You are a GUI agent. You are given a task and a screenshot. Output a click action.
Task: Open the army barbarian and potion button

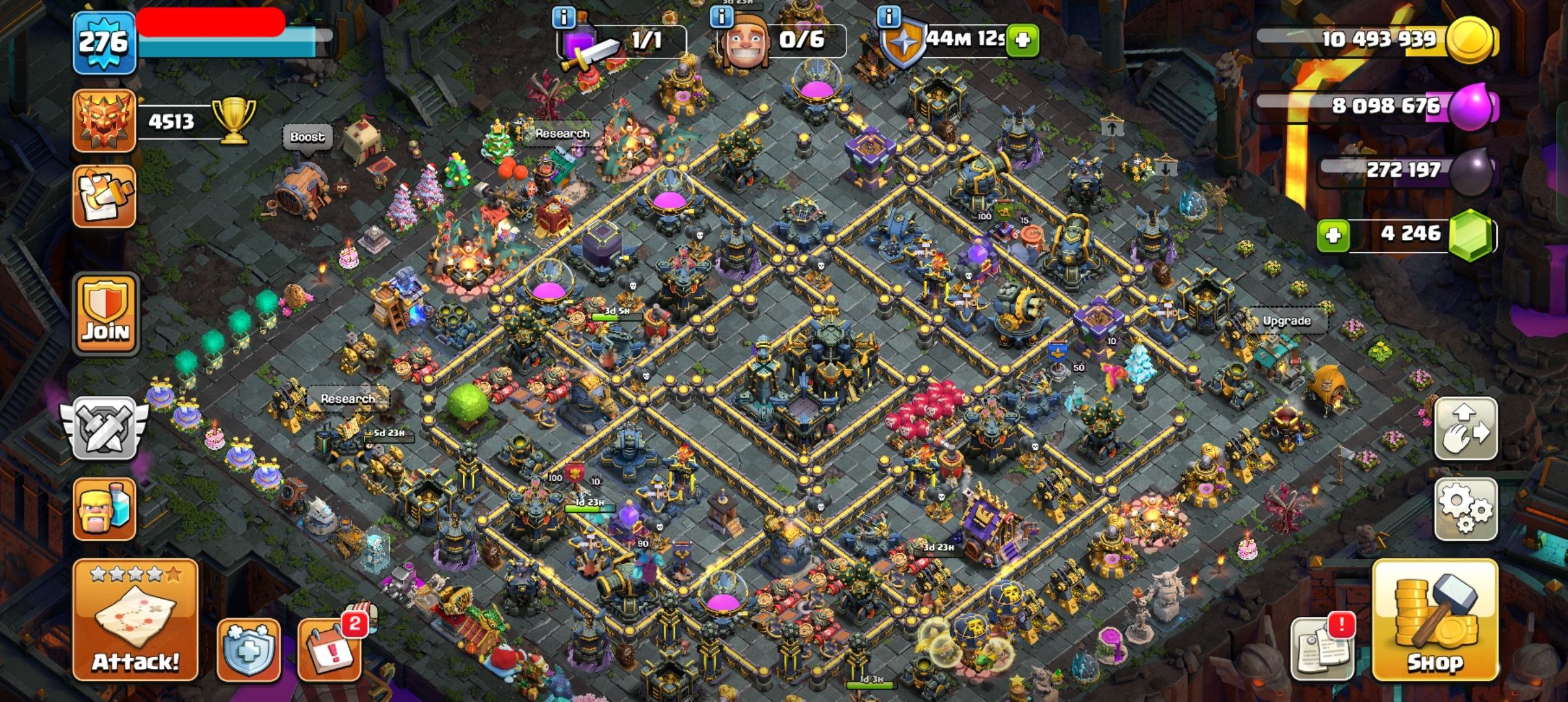click(x=105, y=509)
